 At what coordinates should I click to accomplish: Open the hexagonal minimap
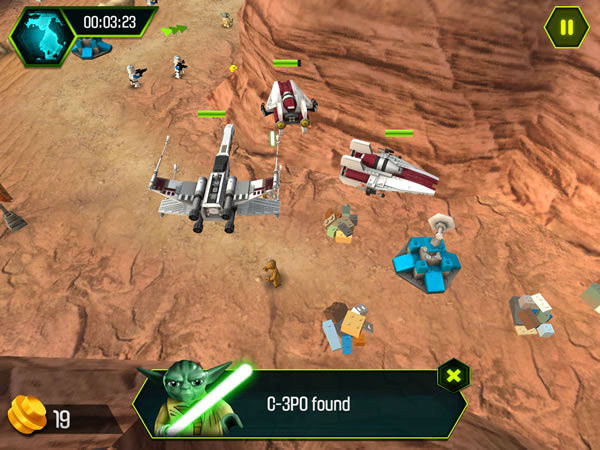[42, 32]
